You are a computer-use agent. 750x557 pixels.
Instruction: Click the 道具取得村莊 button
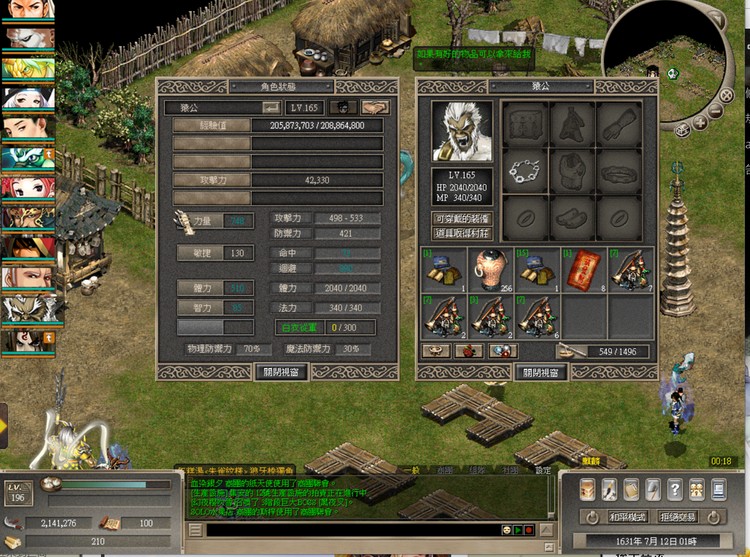pyautogui.click(x=461, y=233)
